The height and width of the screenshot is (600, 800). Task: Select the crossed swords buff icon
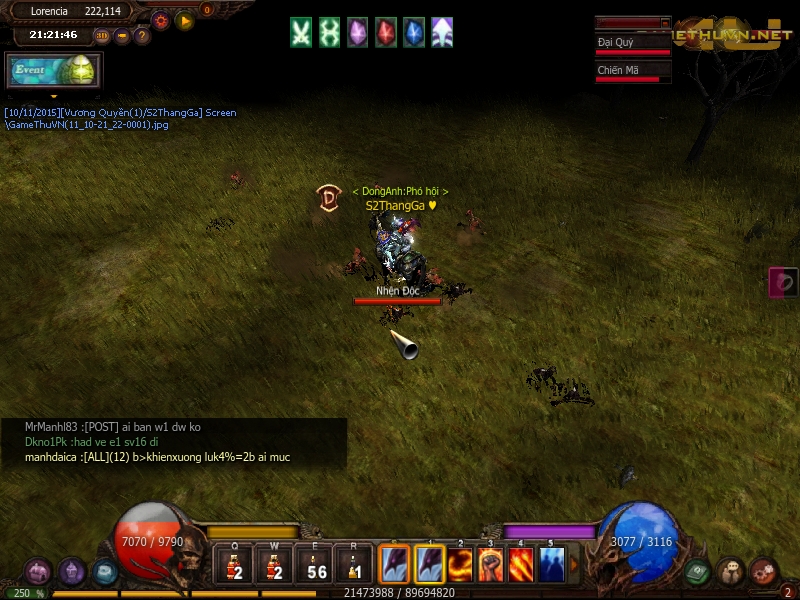pyautogui.click(x=301, y=32)
